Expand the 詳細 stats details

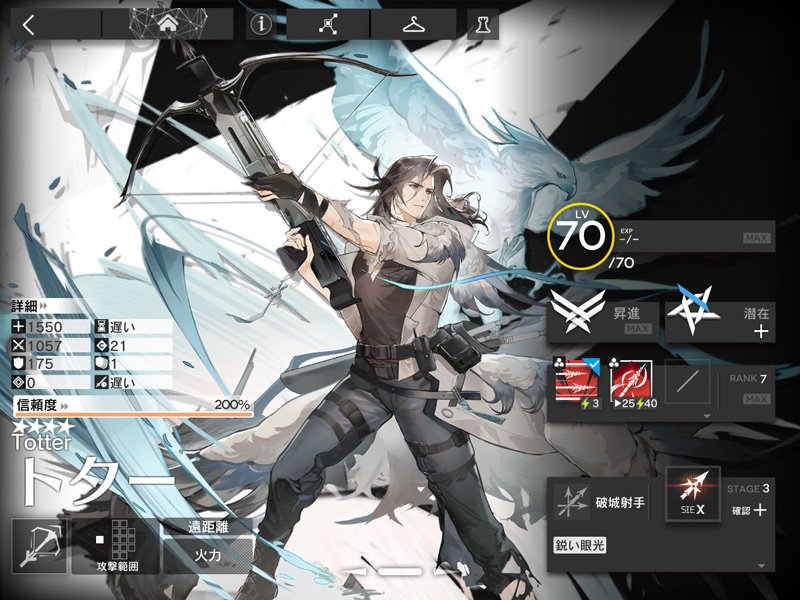click(30, 306)
